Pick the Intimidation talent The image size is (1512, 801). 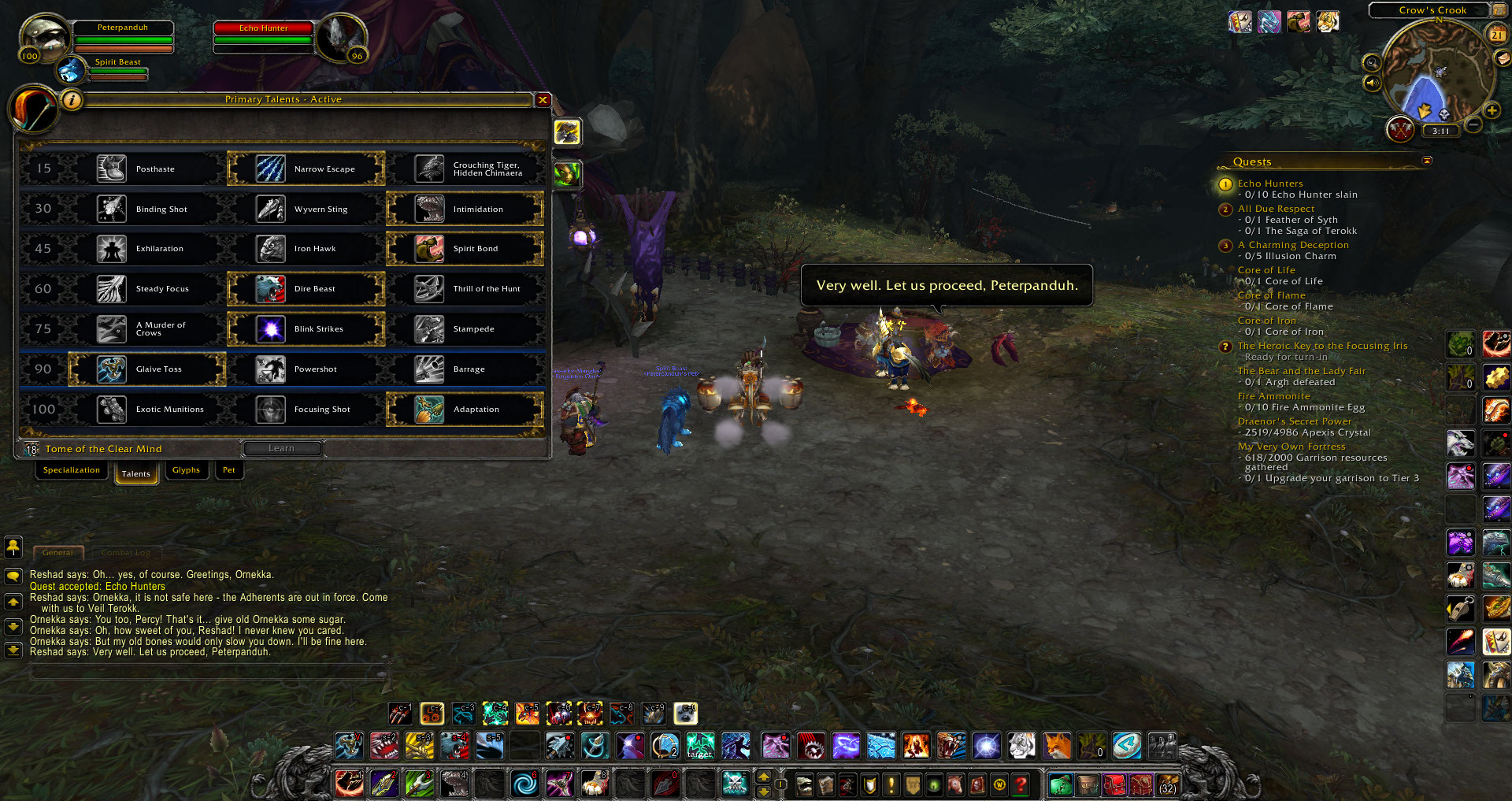465,209
